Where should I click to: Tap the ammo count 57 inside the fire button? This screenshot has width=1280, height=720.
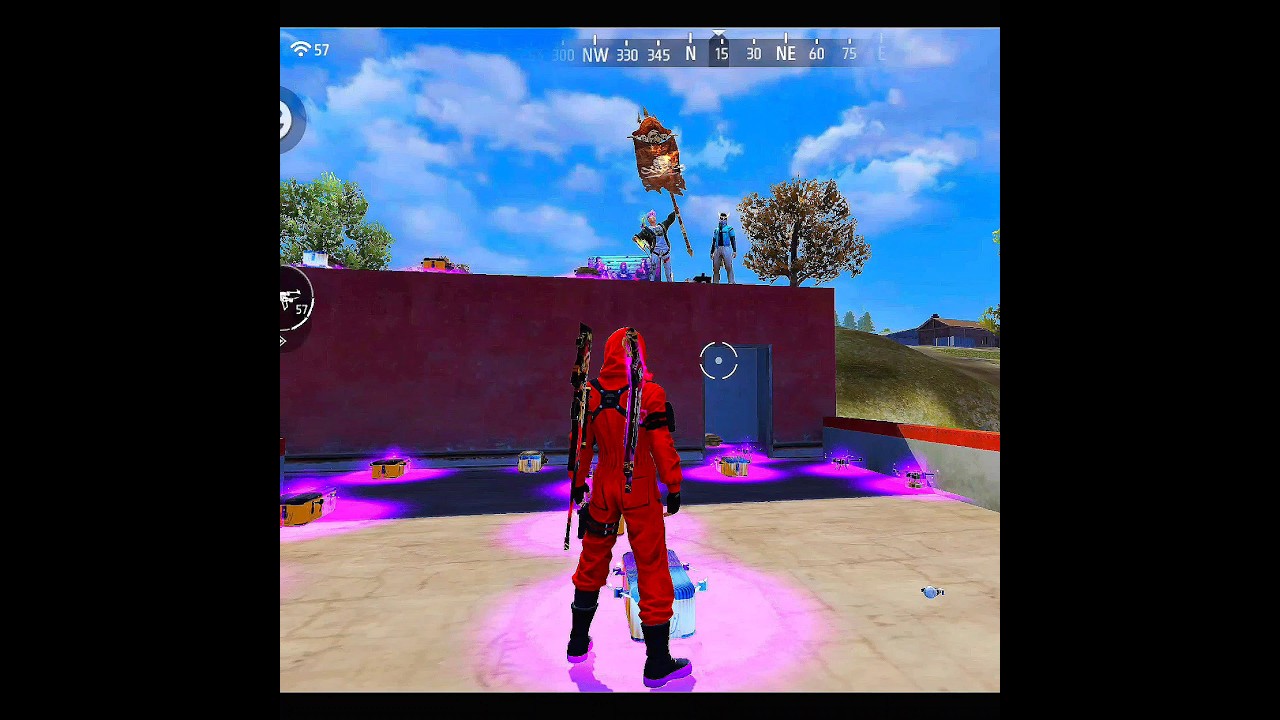pos(302,311)
